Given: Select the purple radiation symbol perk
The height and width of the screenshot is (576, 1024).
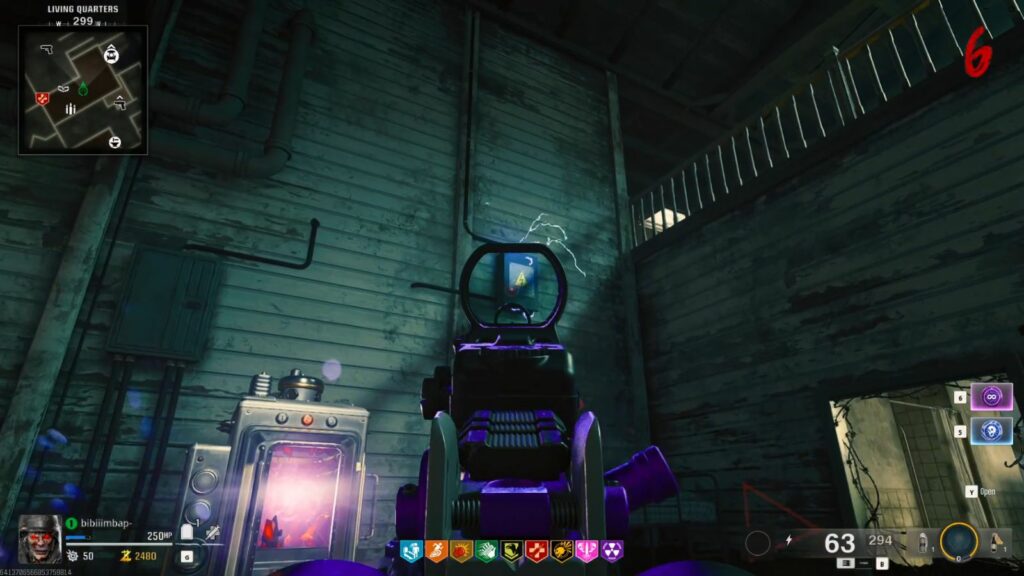Looking at the screenshot, I should (611, 550).
